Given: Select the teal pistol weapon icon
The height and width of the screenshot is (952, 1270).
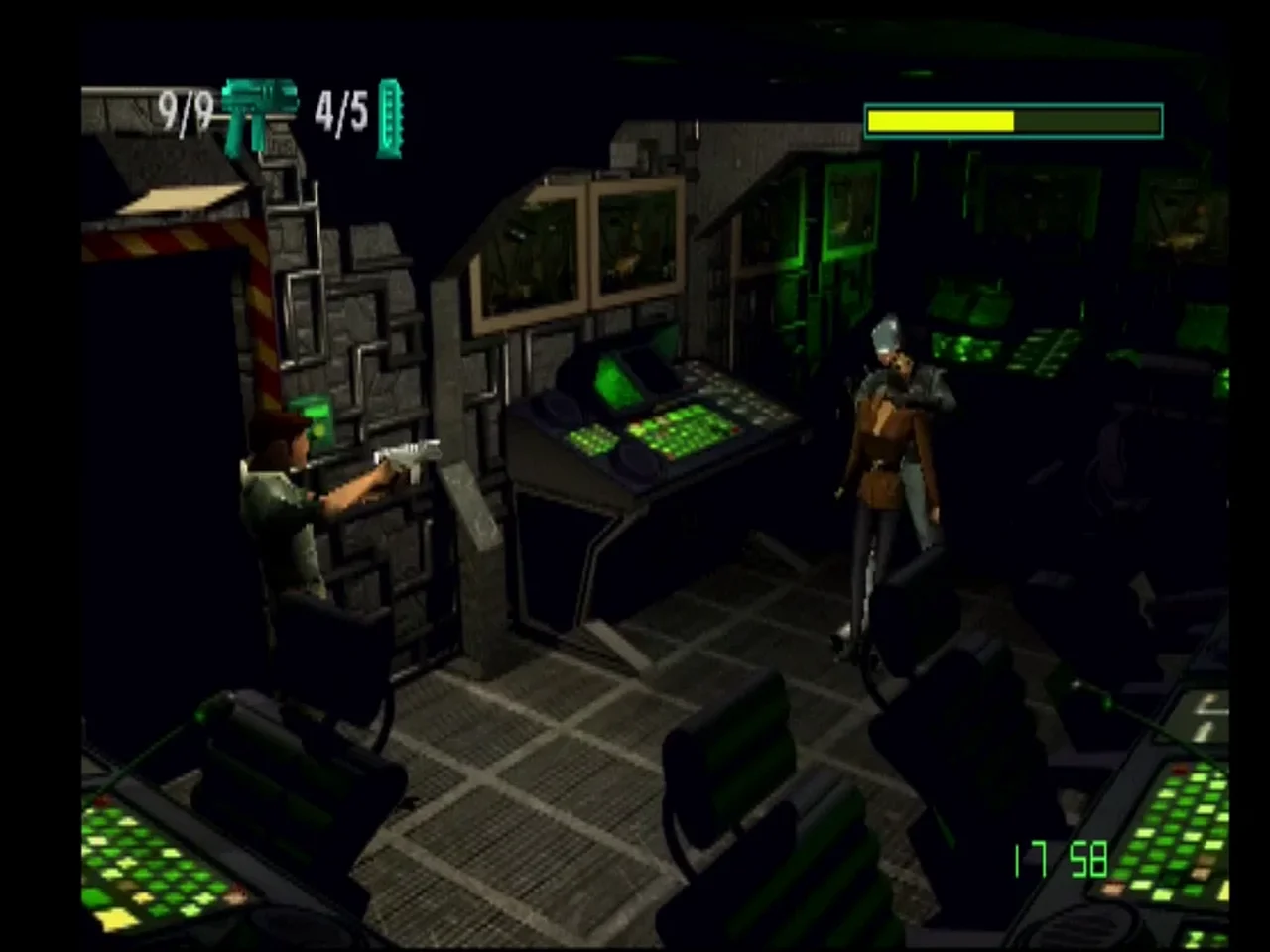Looking at the screenshot, I should point(258,113).
